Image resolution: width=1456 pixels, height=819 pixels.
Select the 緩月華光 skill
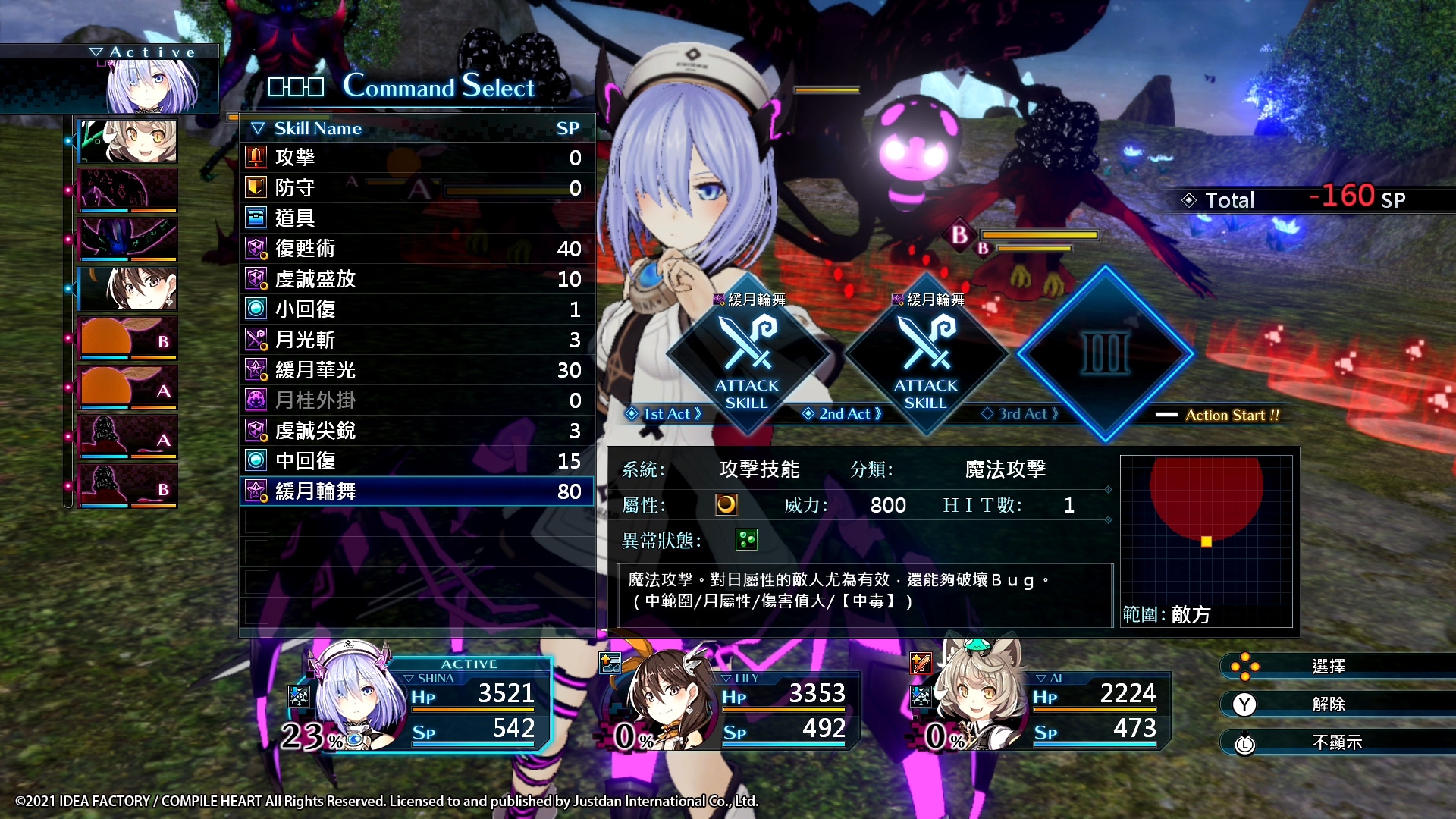coord(416,370)
